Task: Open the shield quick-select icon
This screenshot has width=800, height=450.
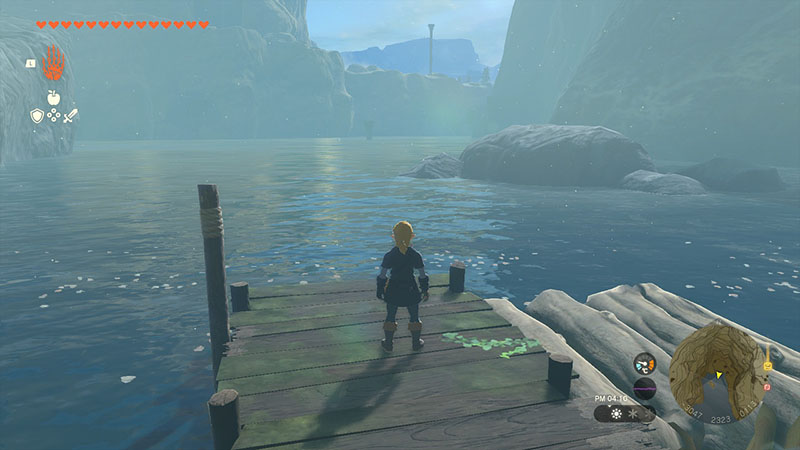Action: click(37, 116)
